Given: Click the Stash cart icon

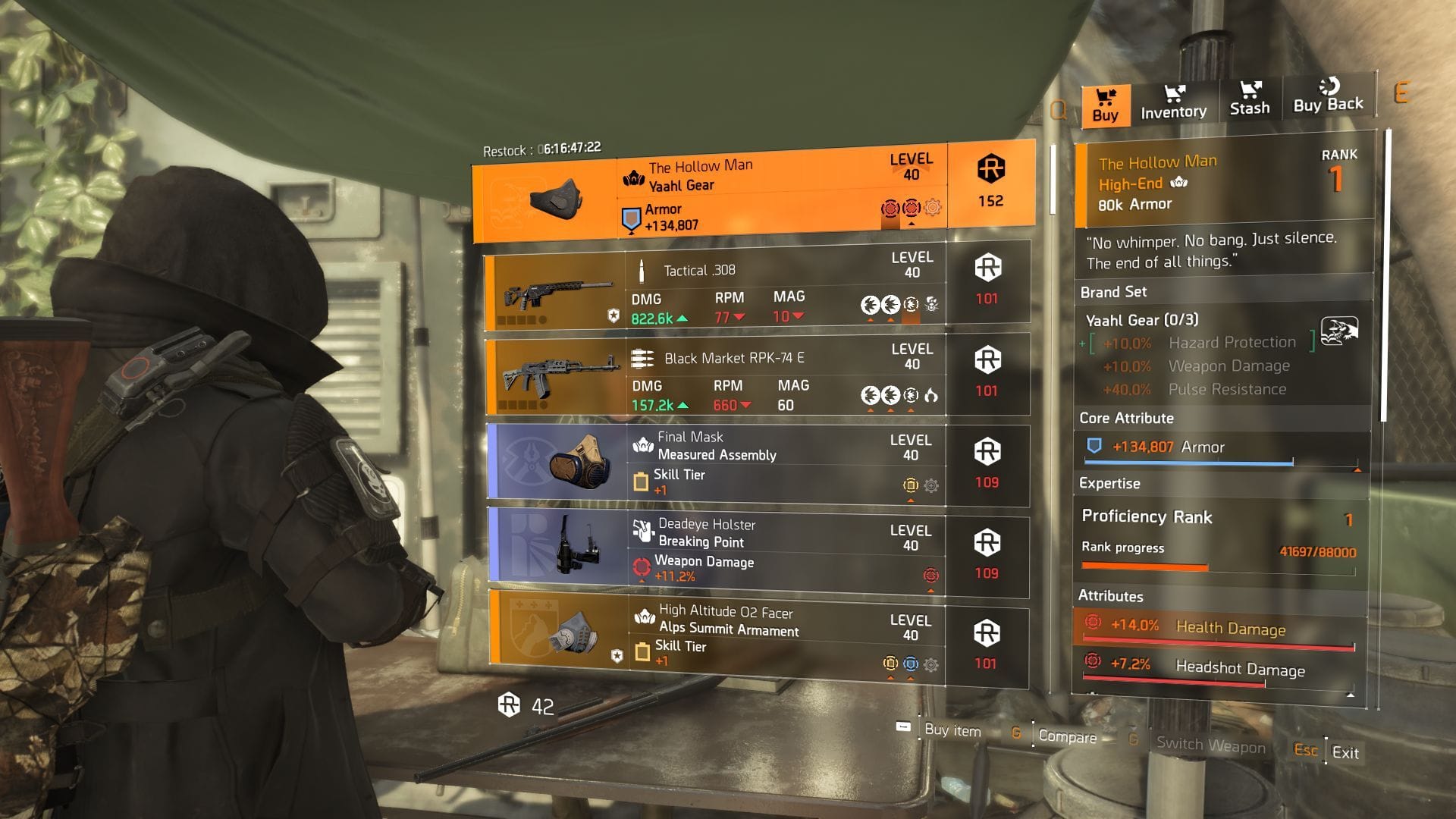Looking at the screenshot, I should tap(1251, 91).
